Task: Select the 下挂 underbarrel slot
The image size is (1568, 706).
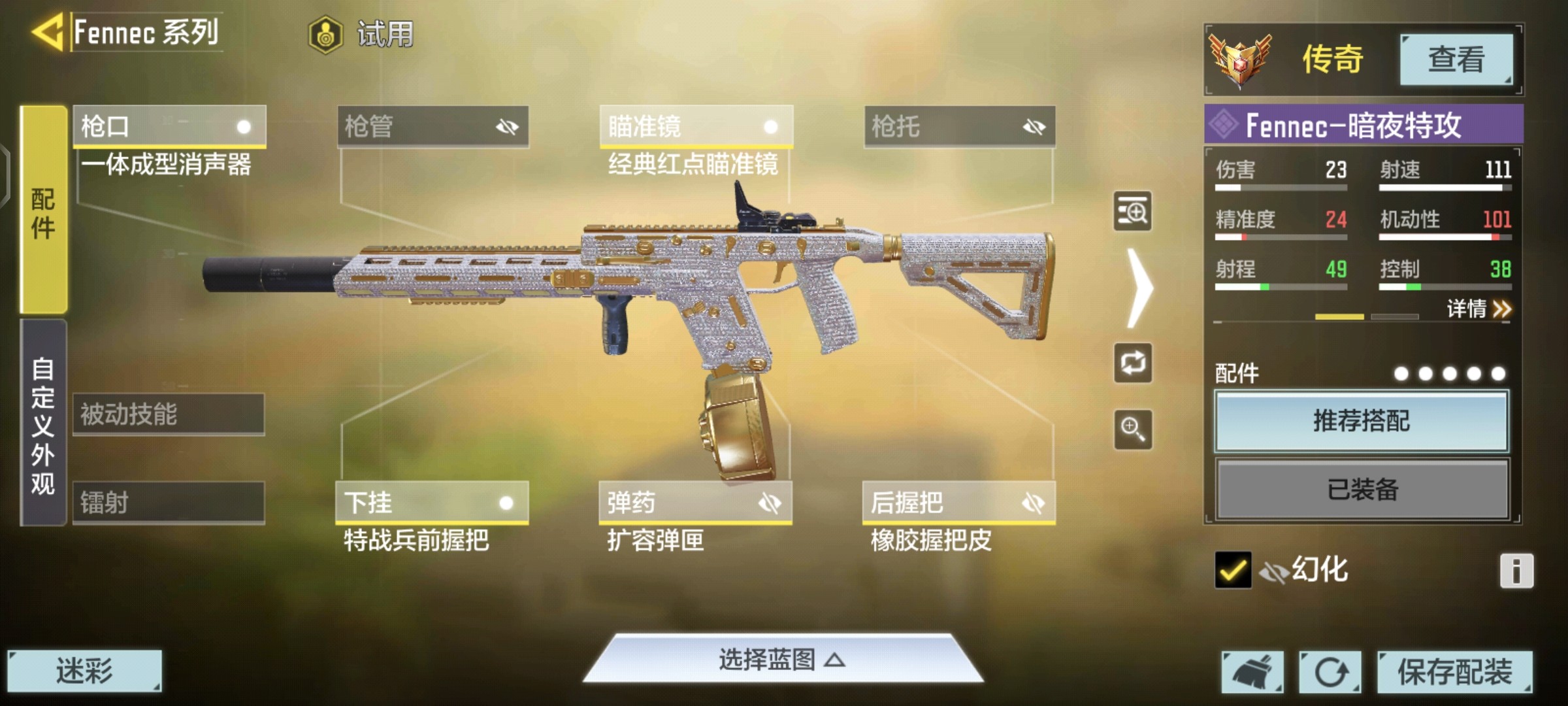Action: pyautogui.click(x=432, y=503)
